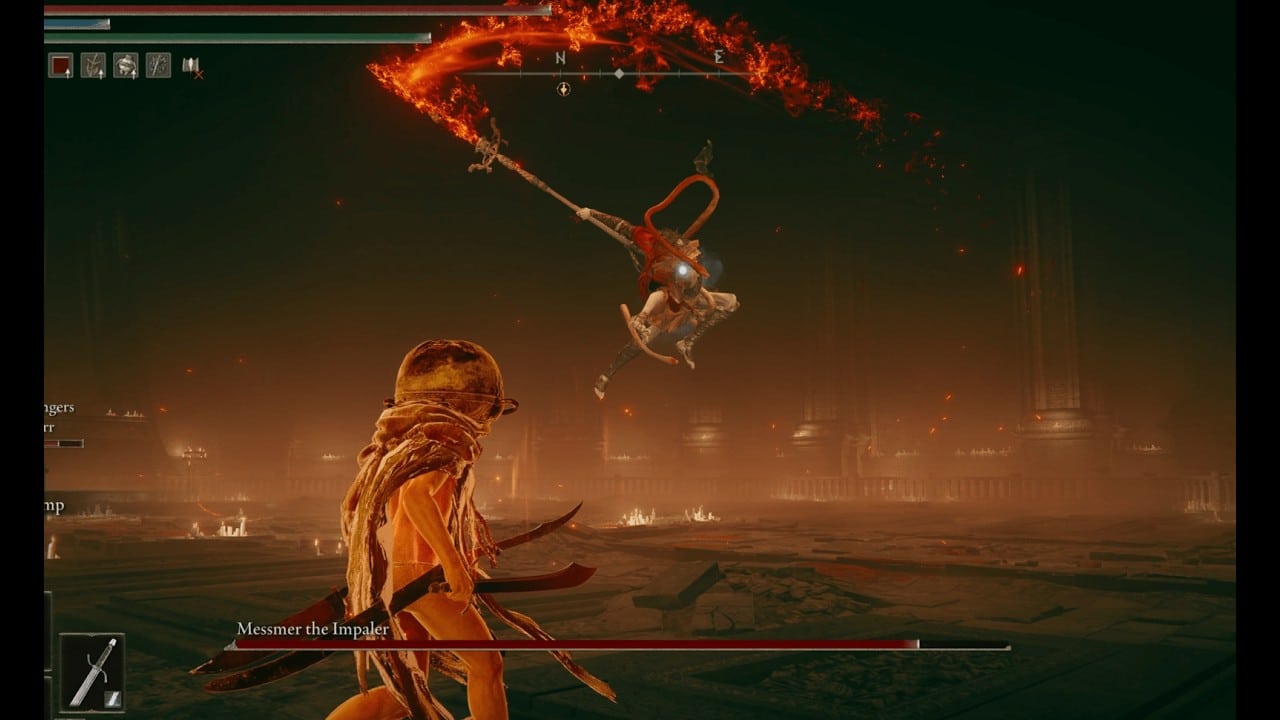Inspect the armored torso buff icon
This screenshot has height=720, width=1280.
(x=126, y=66)
